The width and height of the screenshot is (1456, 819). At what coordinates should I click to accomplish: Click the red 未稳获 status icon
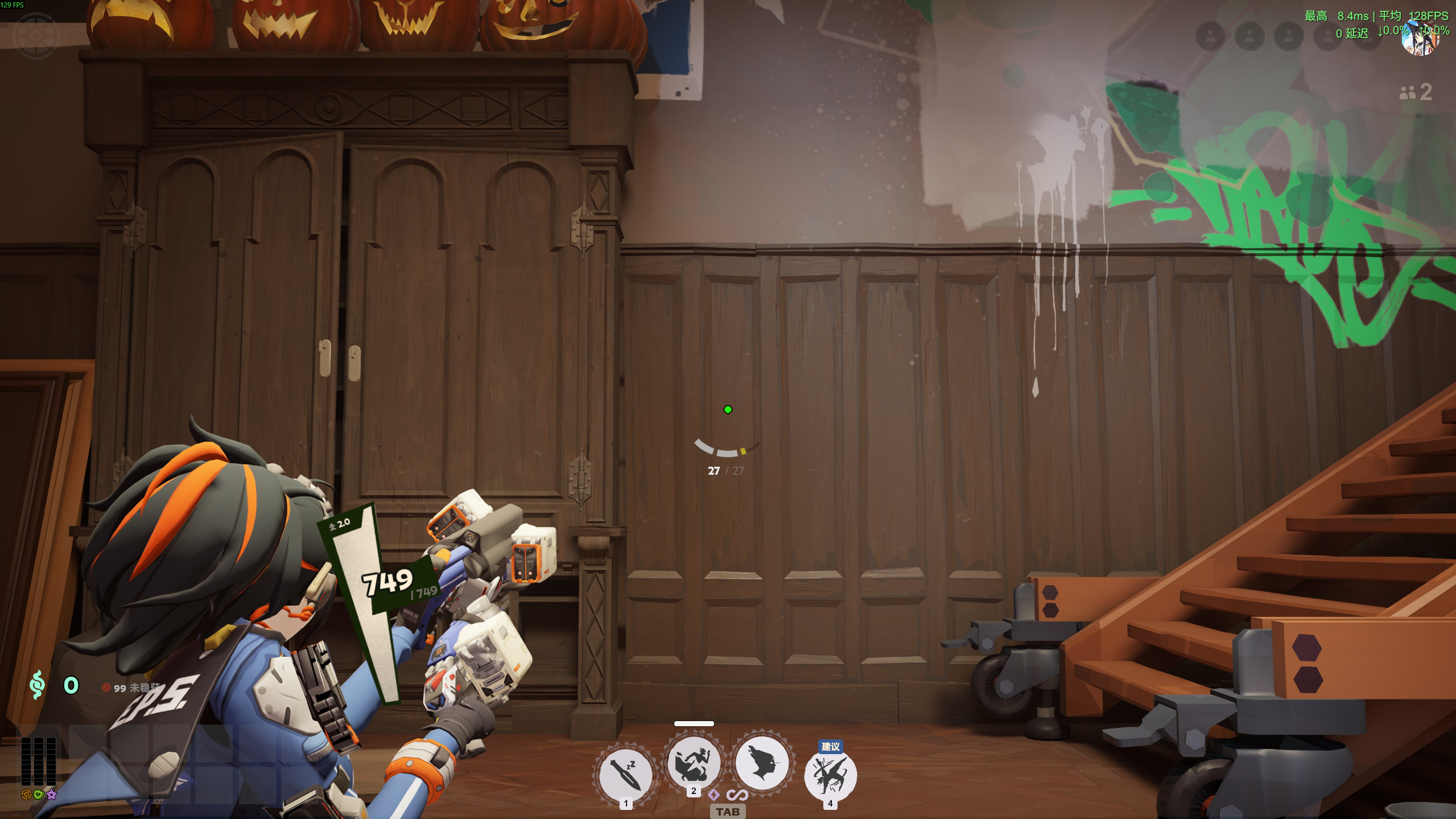pos(106,687)
